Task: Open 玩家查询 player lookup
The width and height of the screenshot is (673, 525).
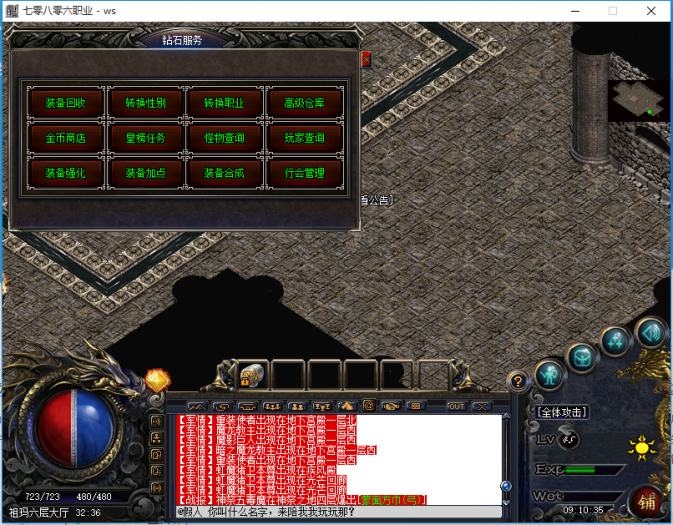Action: point(305,137)
